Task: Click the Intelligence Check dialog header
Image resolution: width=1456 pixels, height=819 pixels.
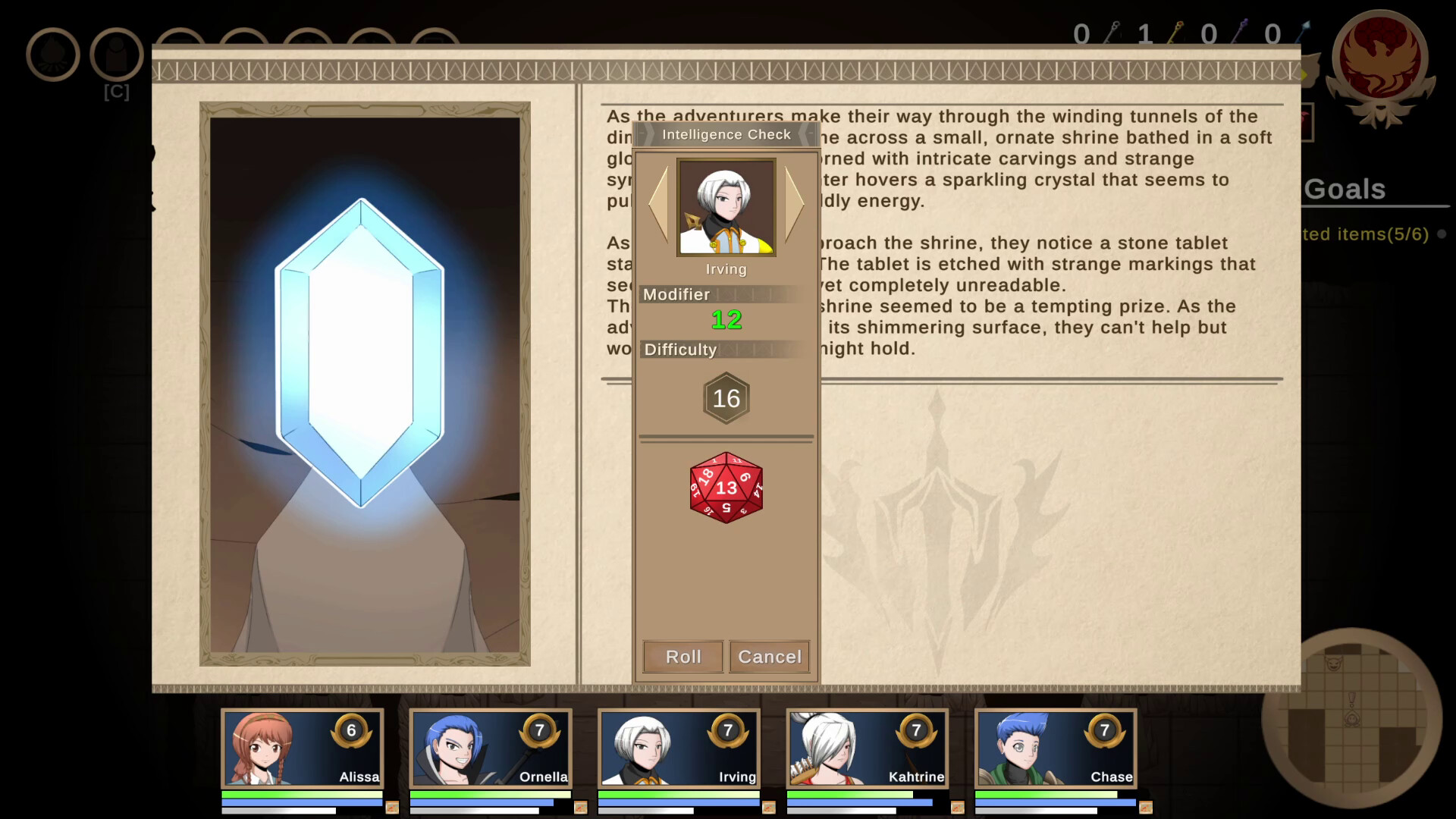Action: tap(726, 134)
